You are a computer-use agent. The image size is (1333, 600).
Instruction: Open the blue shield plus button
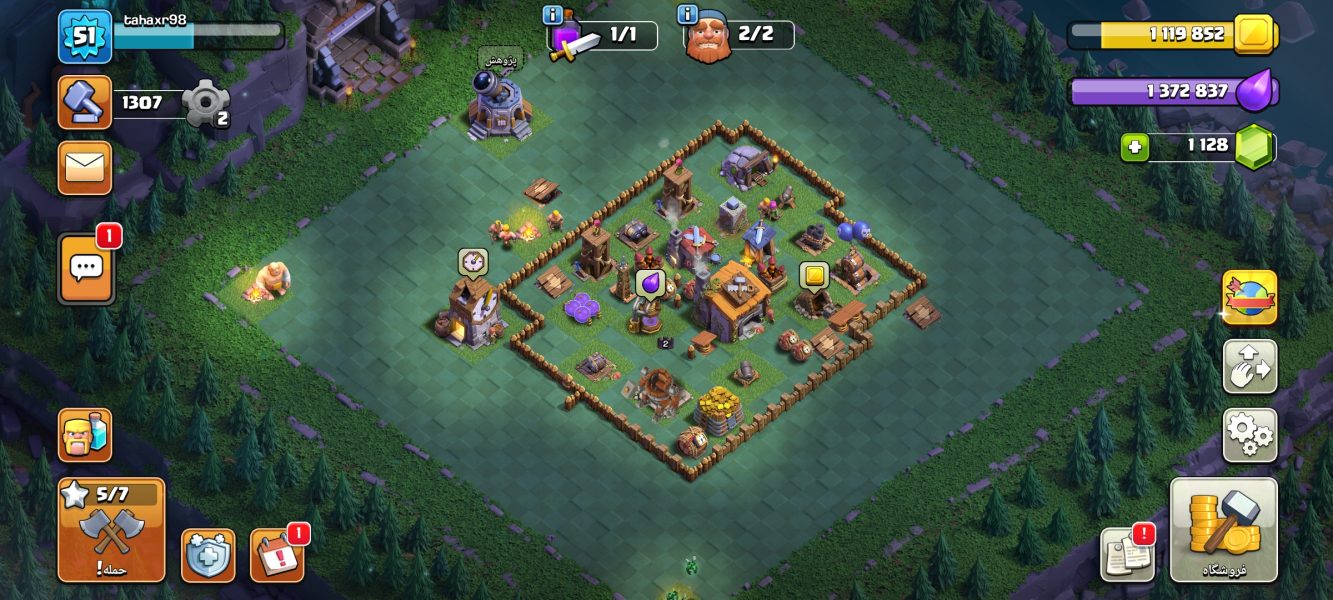208,555
